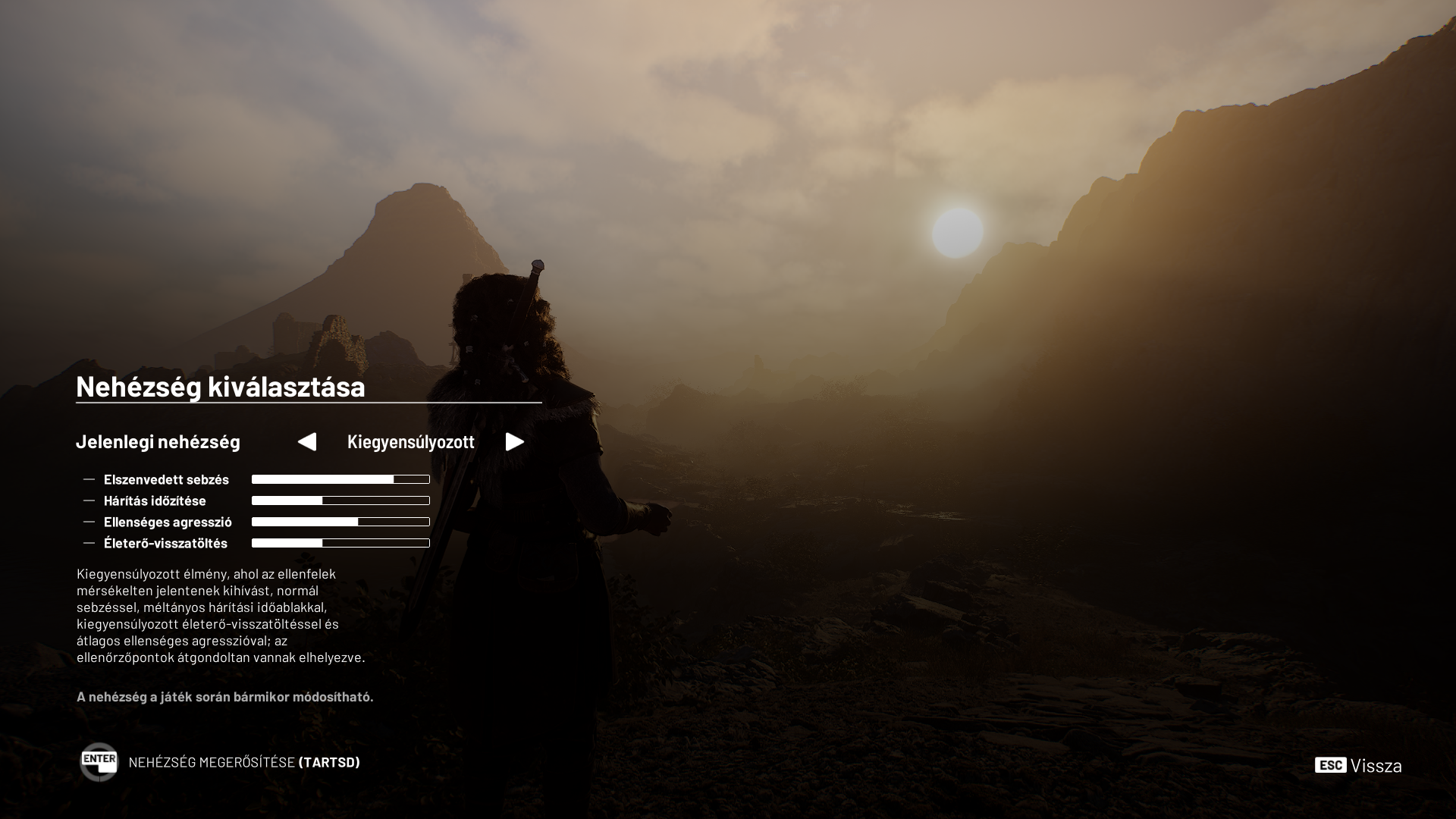Go back using the Vissza button

pos(1358,765)
